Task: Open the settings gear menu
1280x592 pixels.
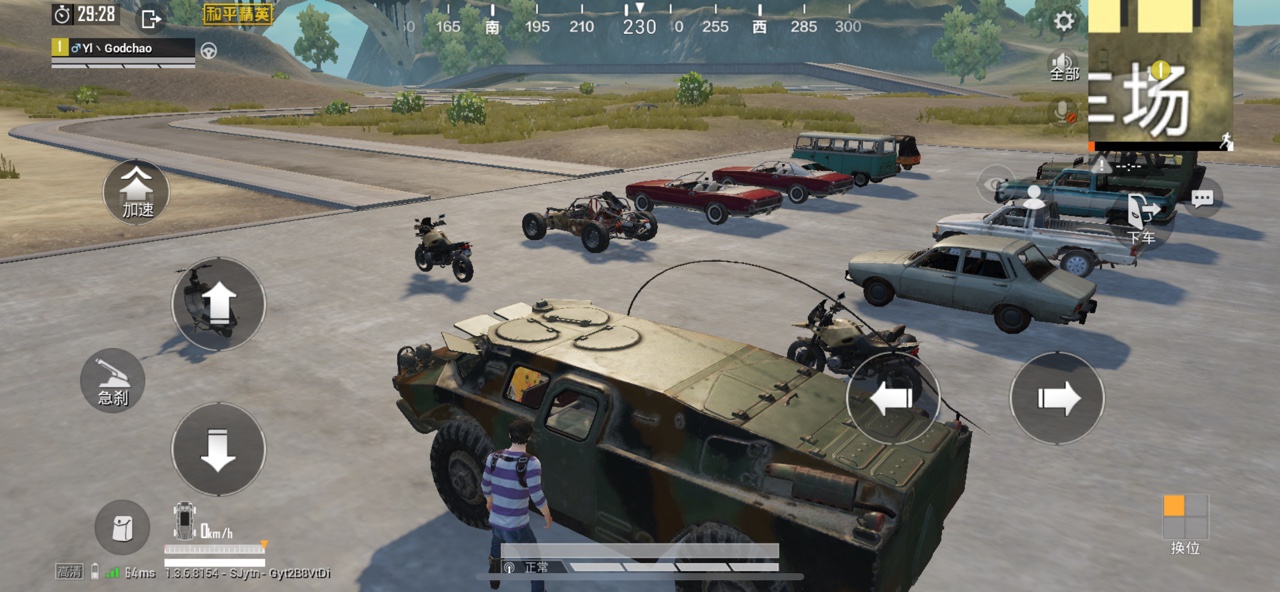Action: click(x=1064, y=21)
